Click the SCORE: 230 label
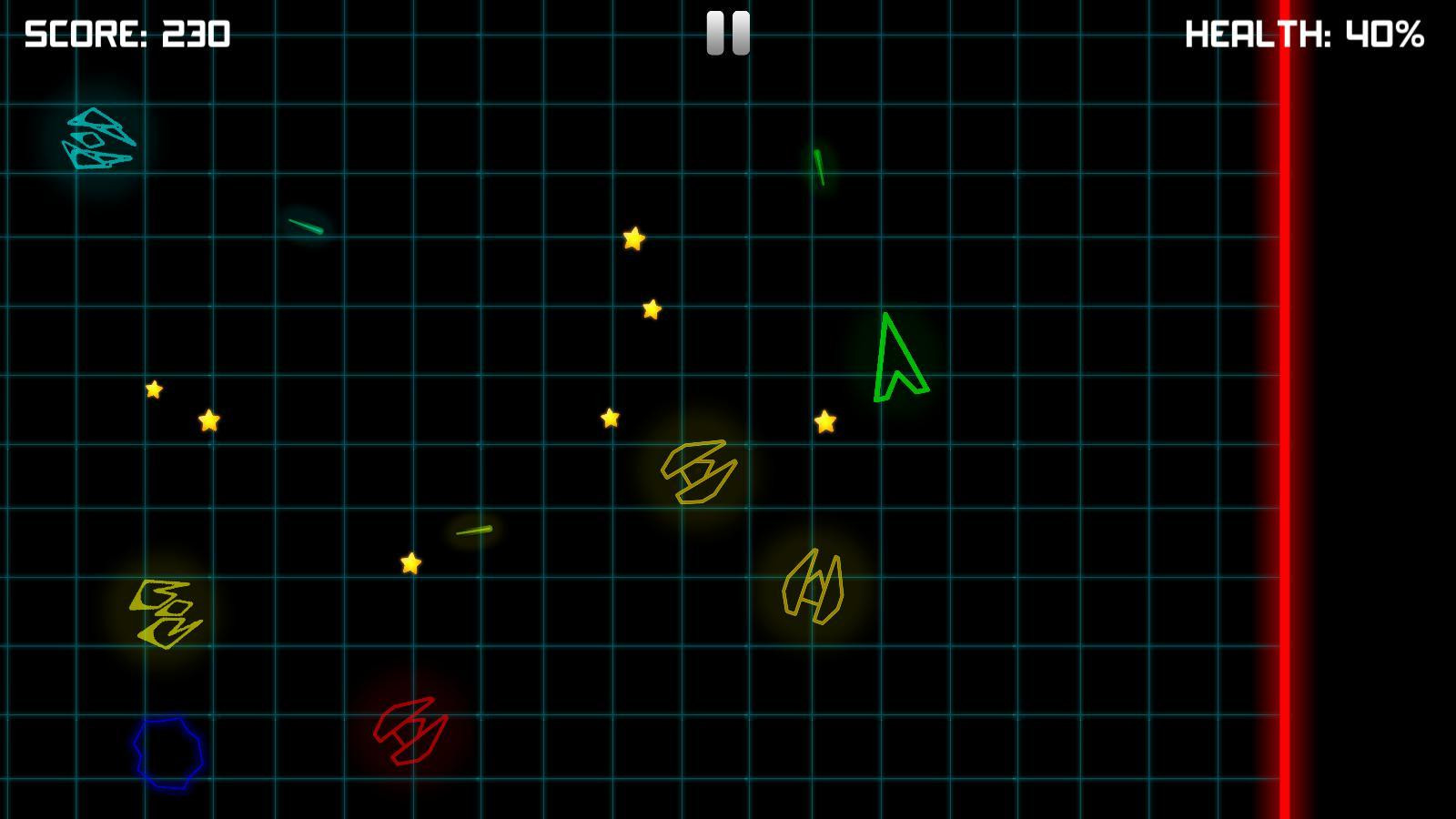The height and width of the screenshot is (819, 1456). [126, 36]
